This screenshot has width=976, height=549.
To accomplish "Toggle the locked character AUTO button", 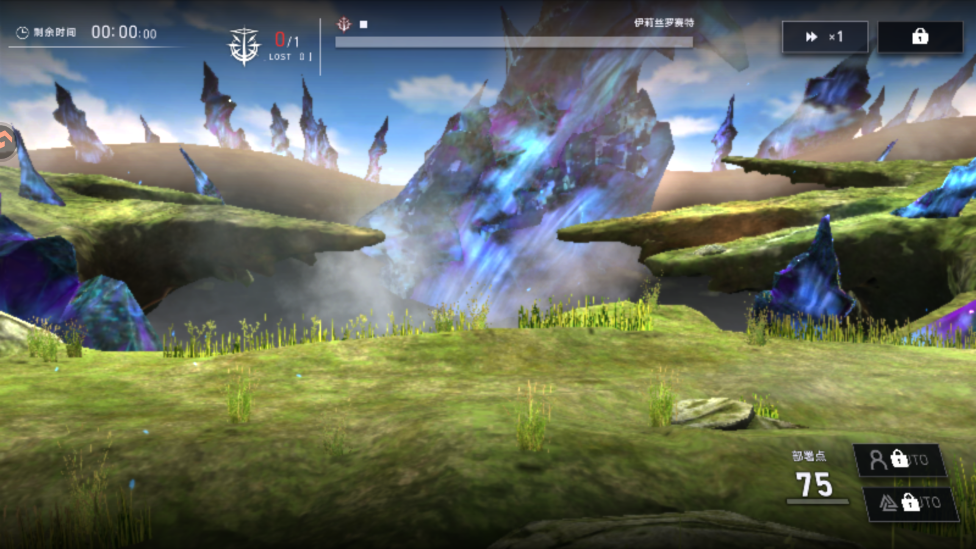I will tap(900, 460).
